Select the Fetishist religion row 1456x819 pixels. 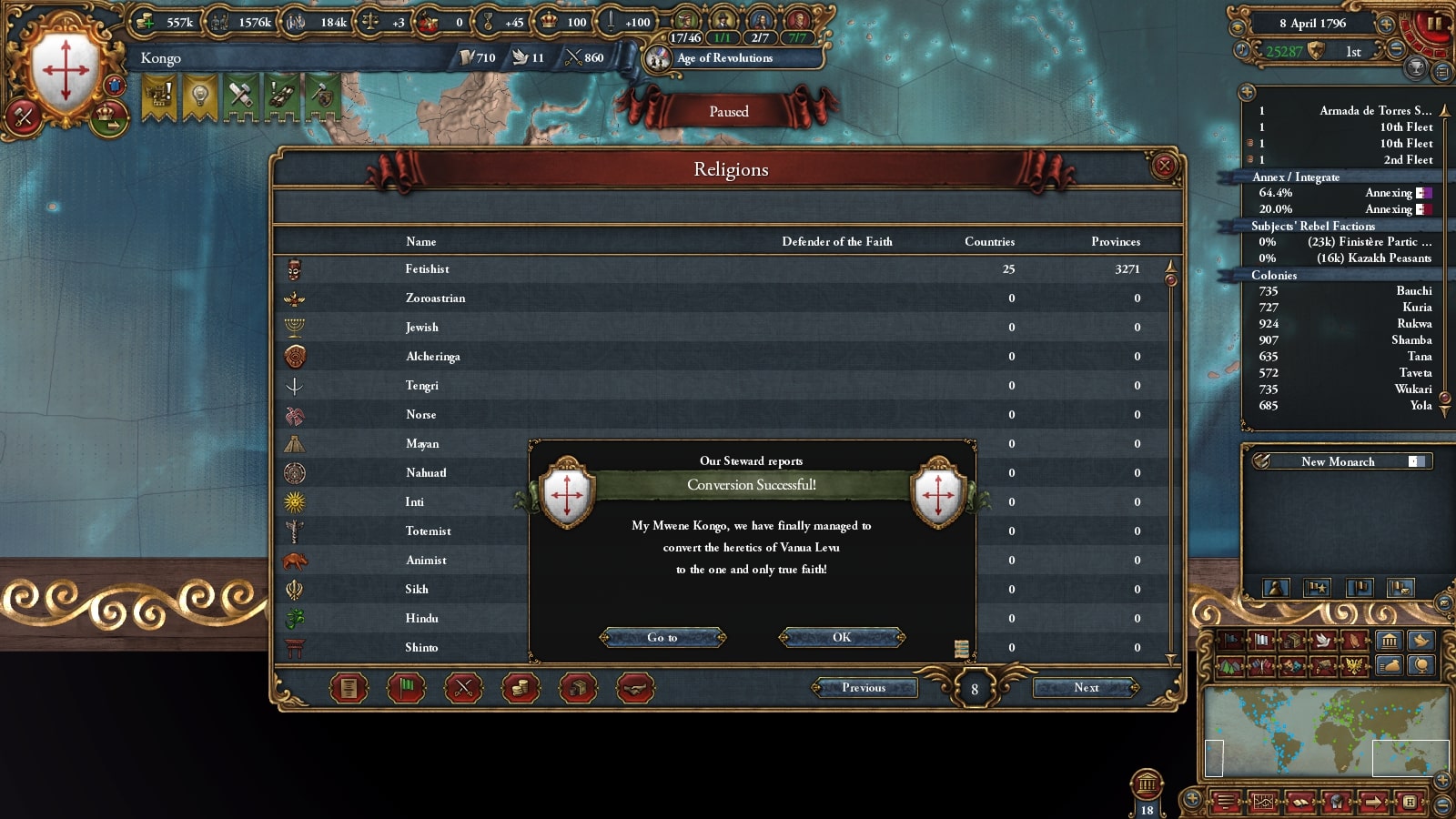pyautogui.click(x=428, y=269)
